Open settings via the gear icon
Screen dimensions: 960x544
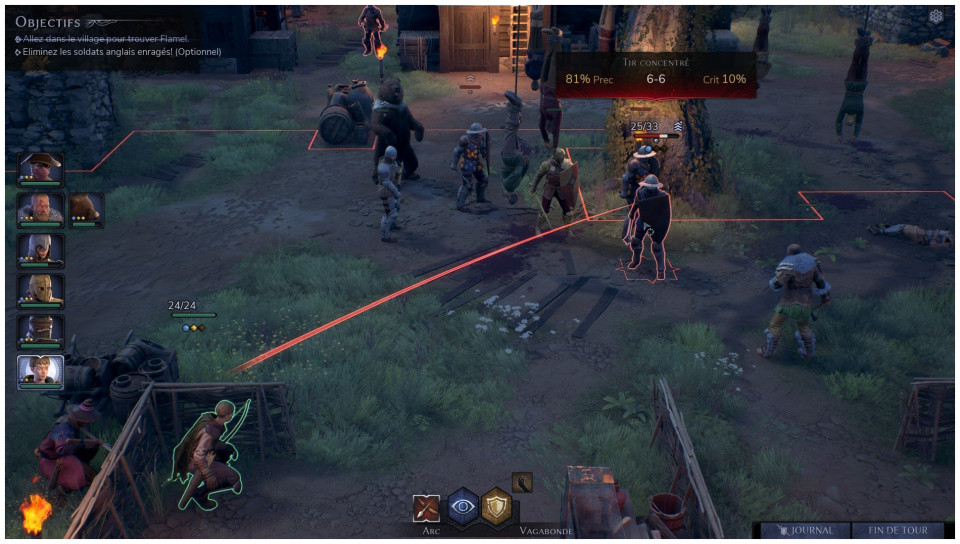pyautogui.click(x=936, y=17)
